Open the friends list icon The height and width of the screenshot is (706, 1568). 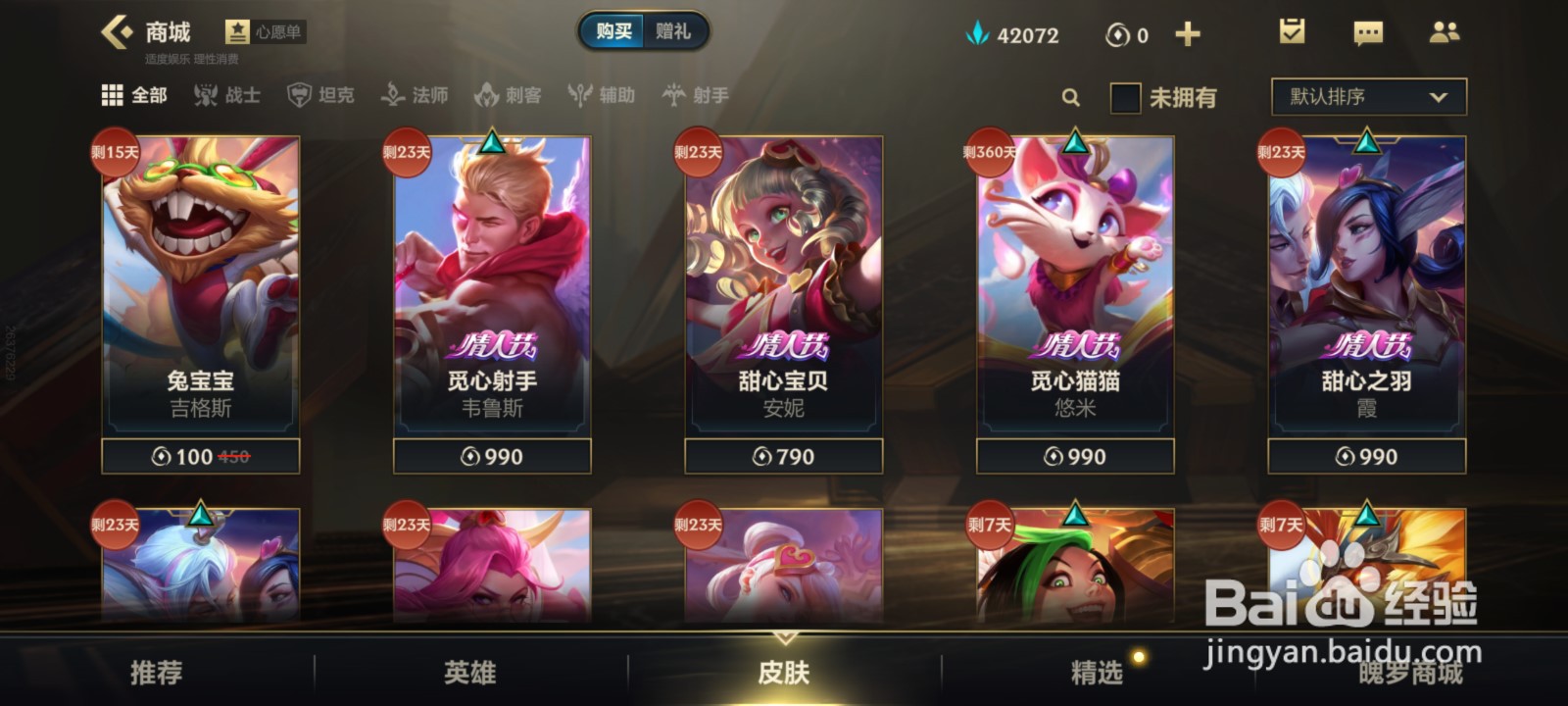[1445, 32]
